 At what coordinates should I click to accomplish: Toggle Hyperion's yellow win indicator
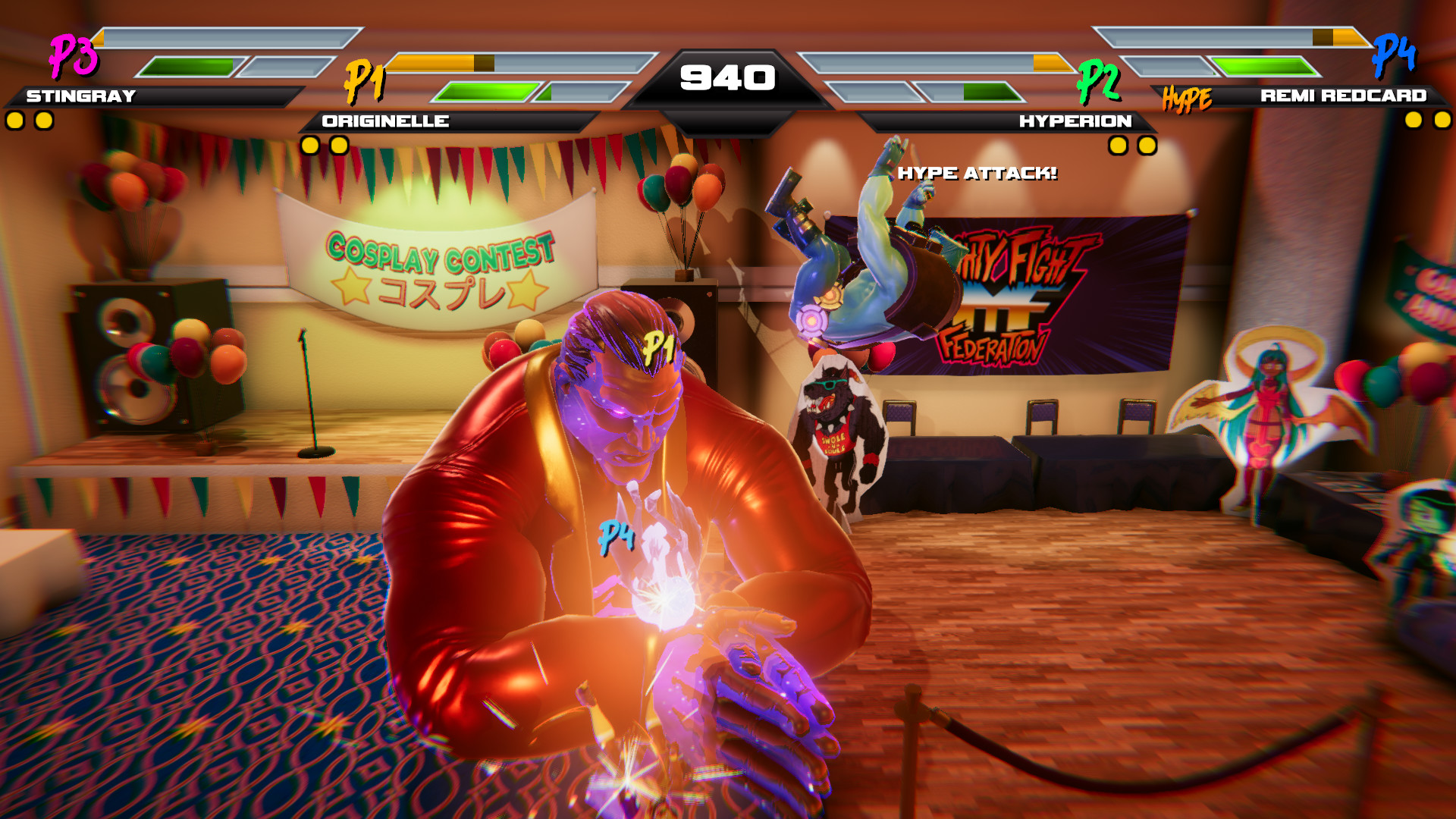click(1119, 143)
